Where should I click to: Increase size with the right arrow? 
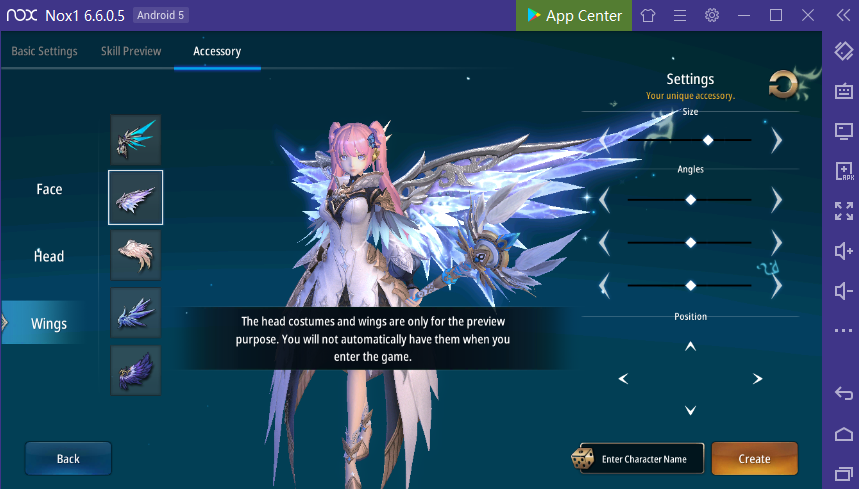[777, 140]
